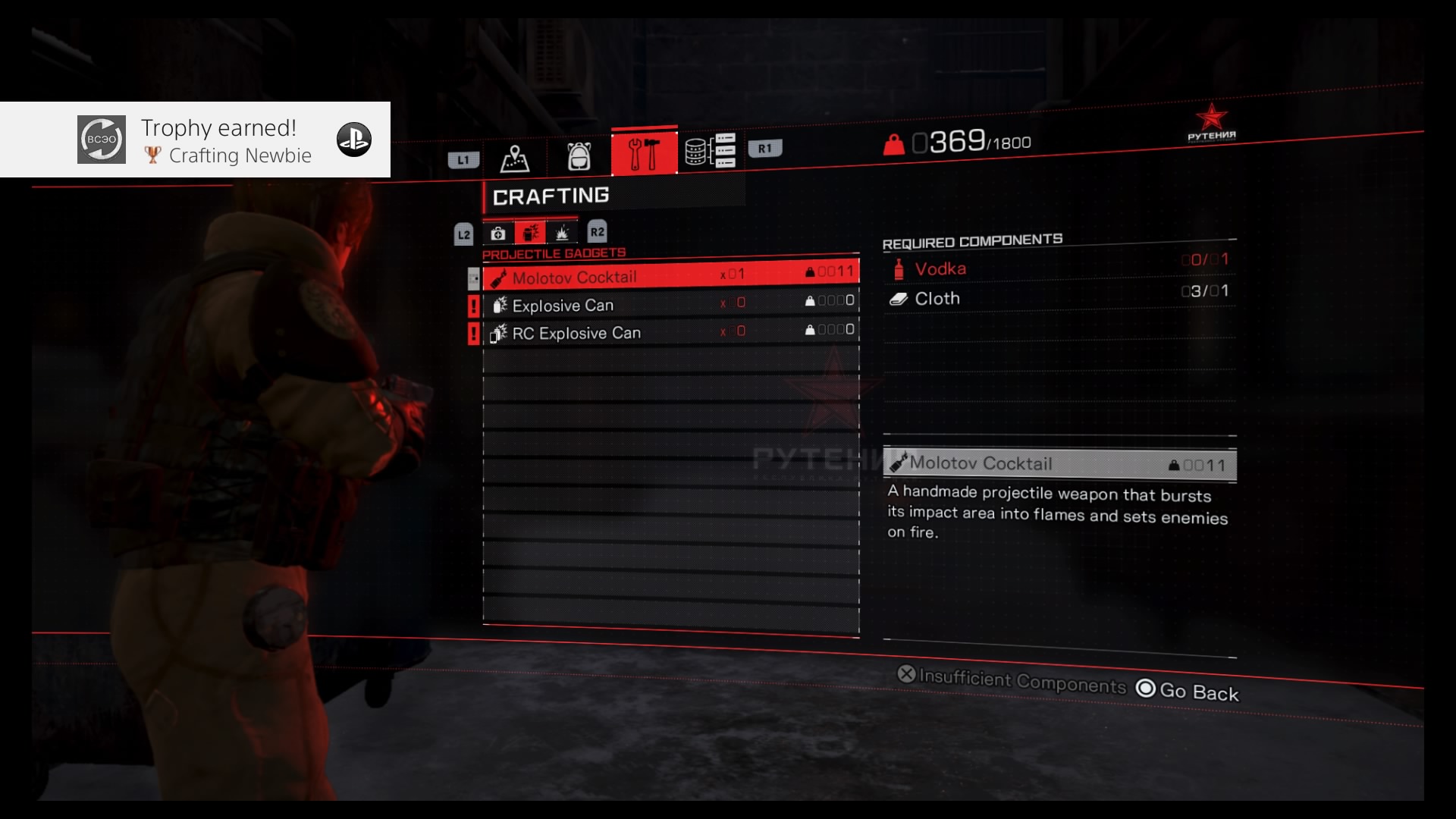Open the map tab
Screen dimensions: 1456x819
(514, 158)
